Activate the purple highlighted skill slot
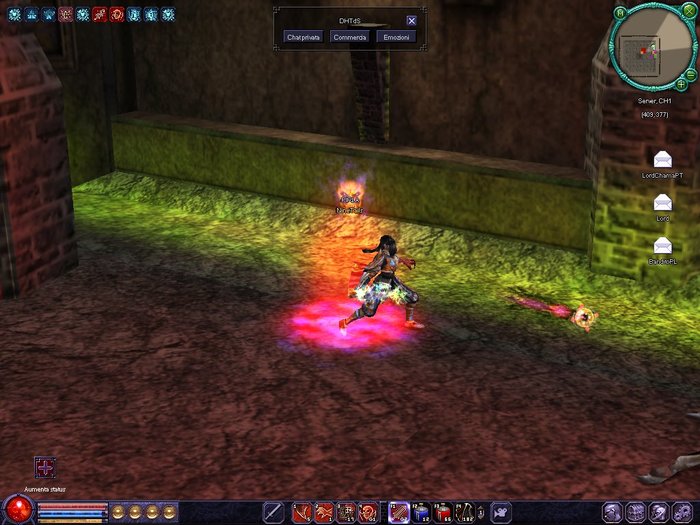Viewport: 700px width, 525px height. pos(398,512)
